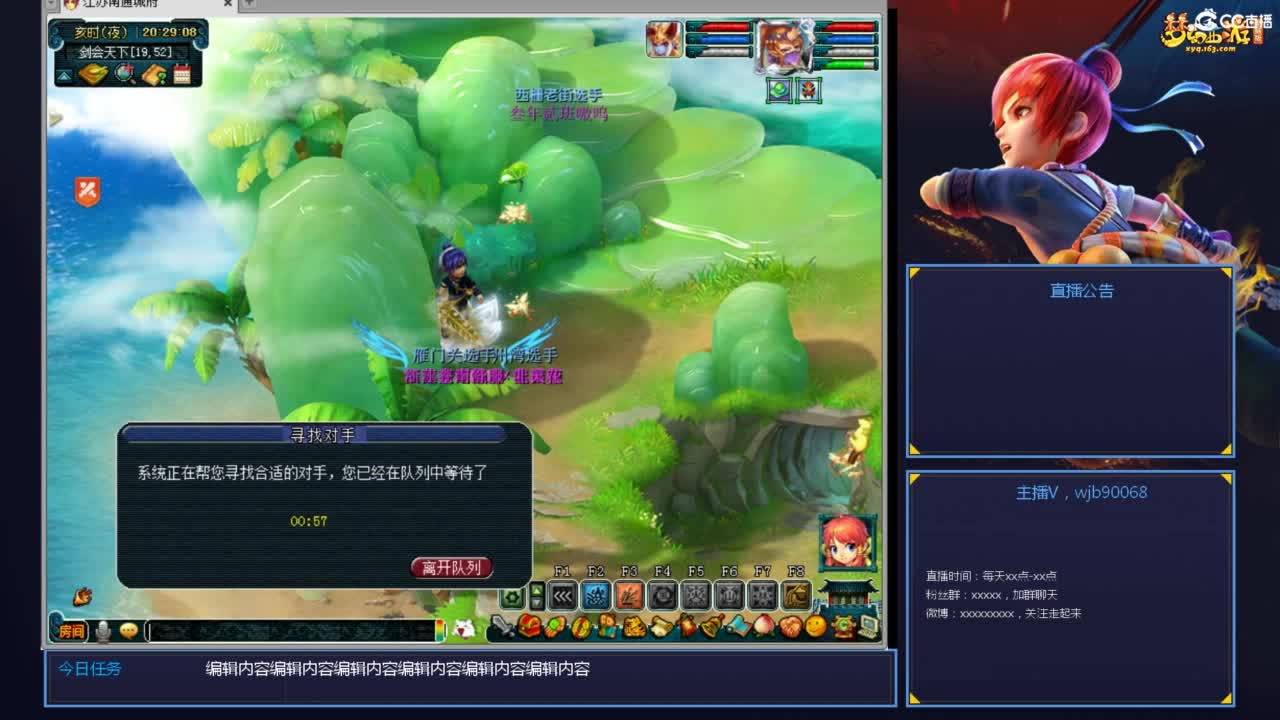1280x720 pixels.
Task: Open the world map magnifier icon
Action: click(123, 72)
